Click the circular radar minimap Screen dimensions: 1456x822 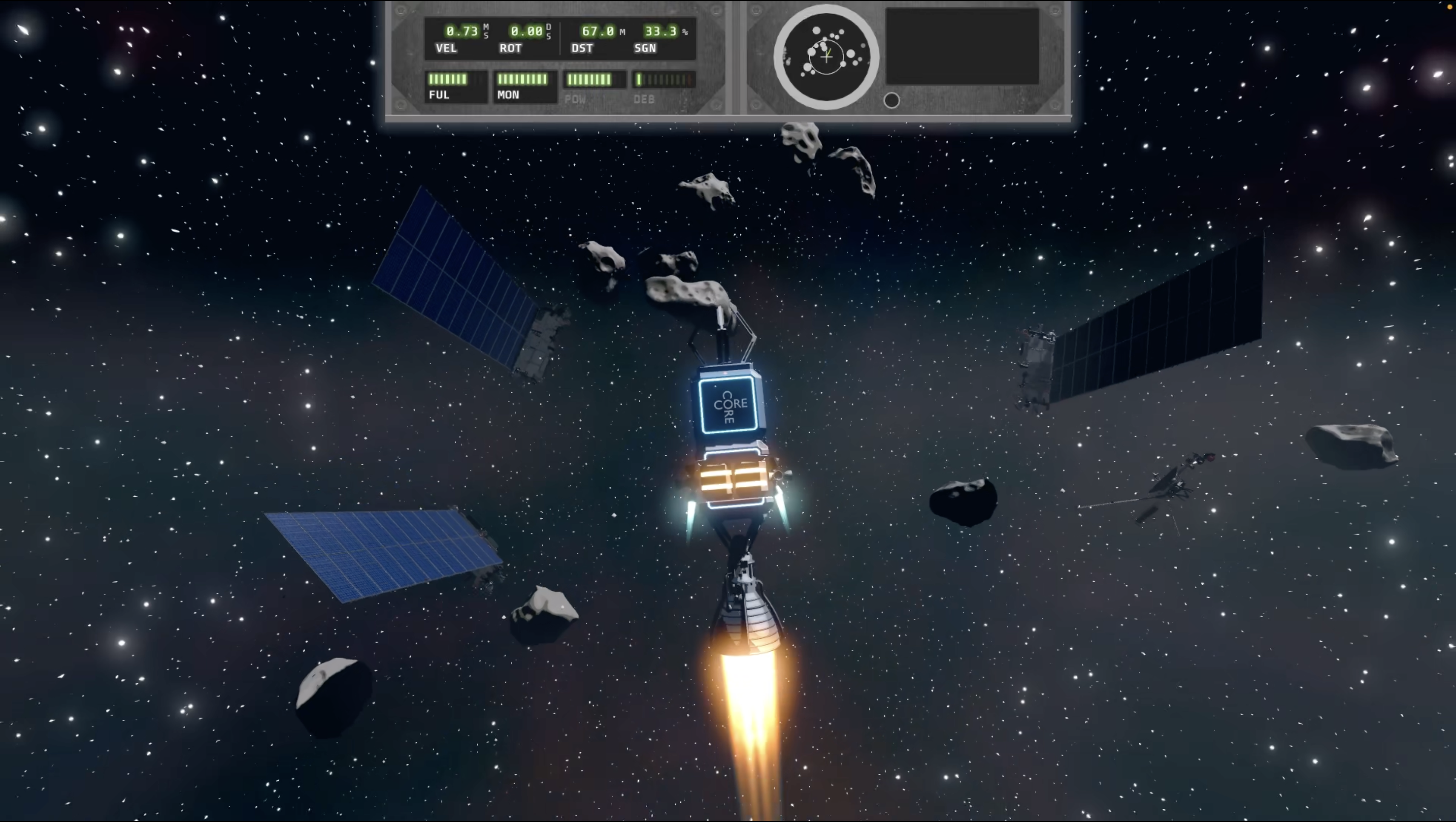826,56
